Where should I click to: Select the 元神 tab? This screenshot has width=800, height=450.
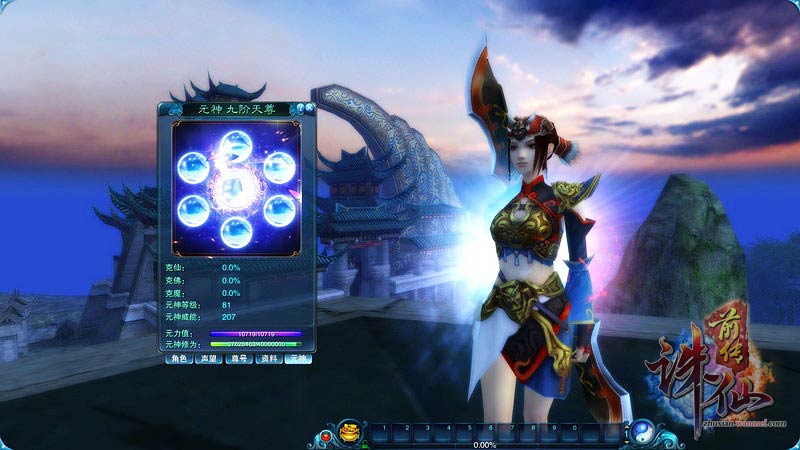pos(298,358)
